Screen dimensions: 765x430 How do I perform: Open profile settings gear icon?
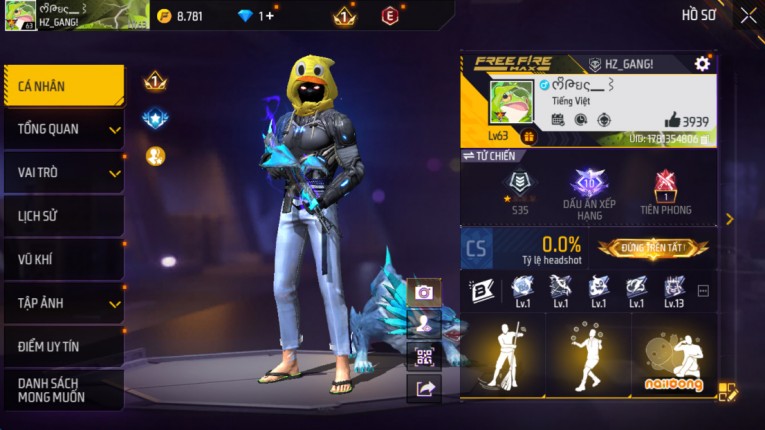(702, 64)
